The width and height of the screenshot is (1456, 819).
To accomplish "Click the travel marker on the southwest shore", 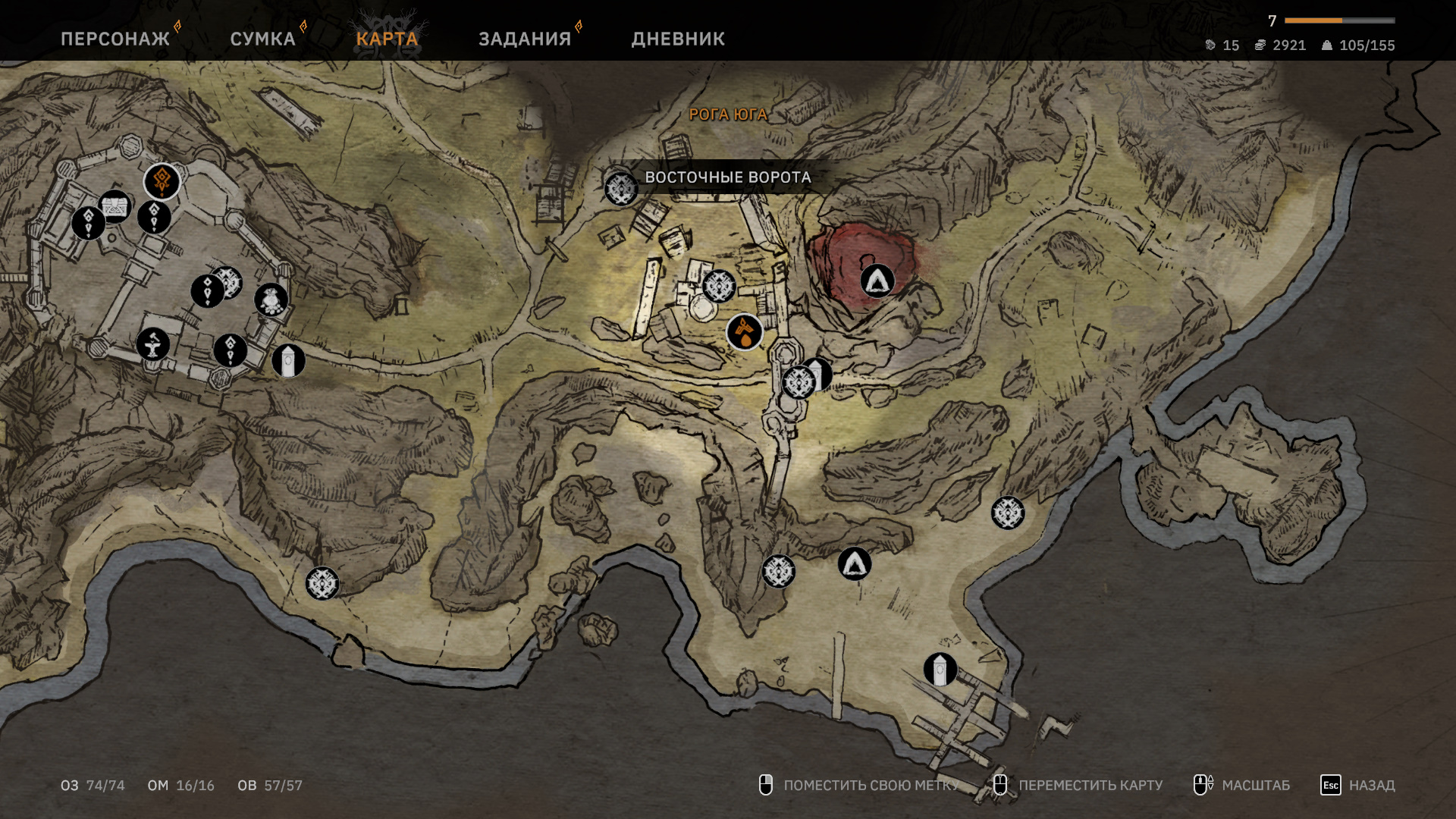I will click(322, 584).
